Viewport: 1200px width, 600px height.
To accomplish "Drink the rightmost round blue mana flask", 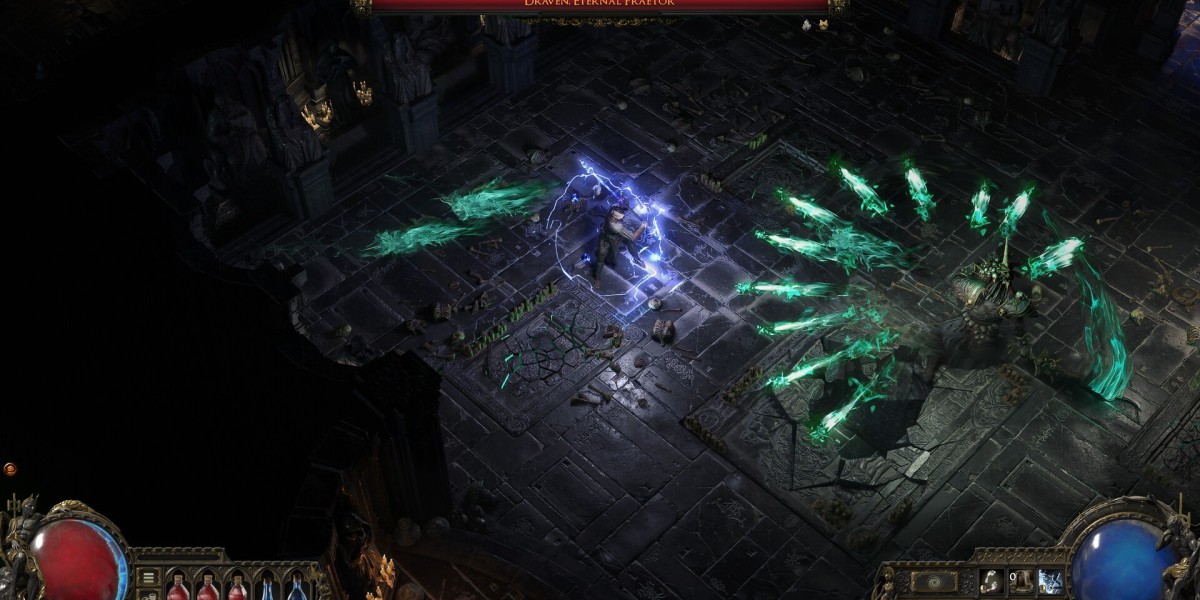I will pos(297,586).
